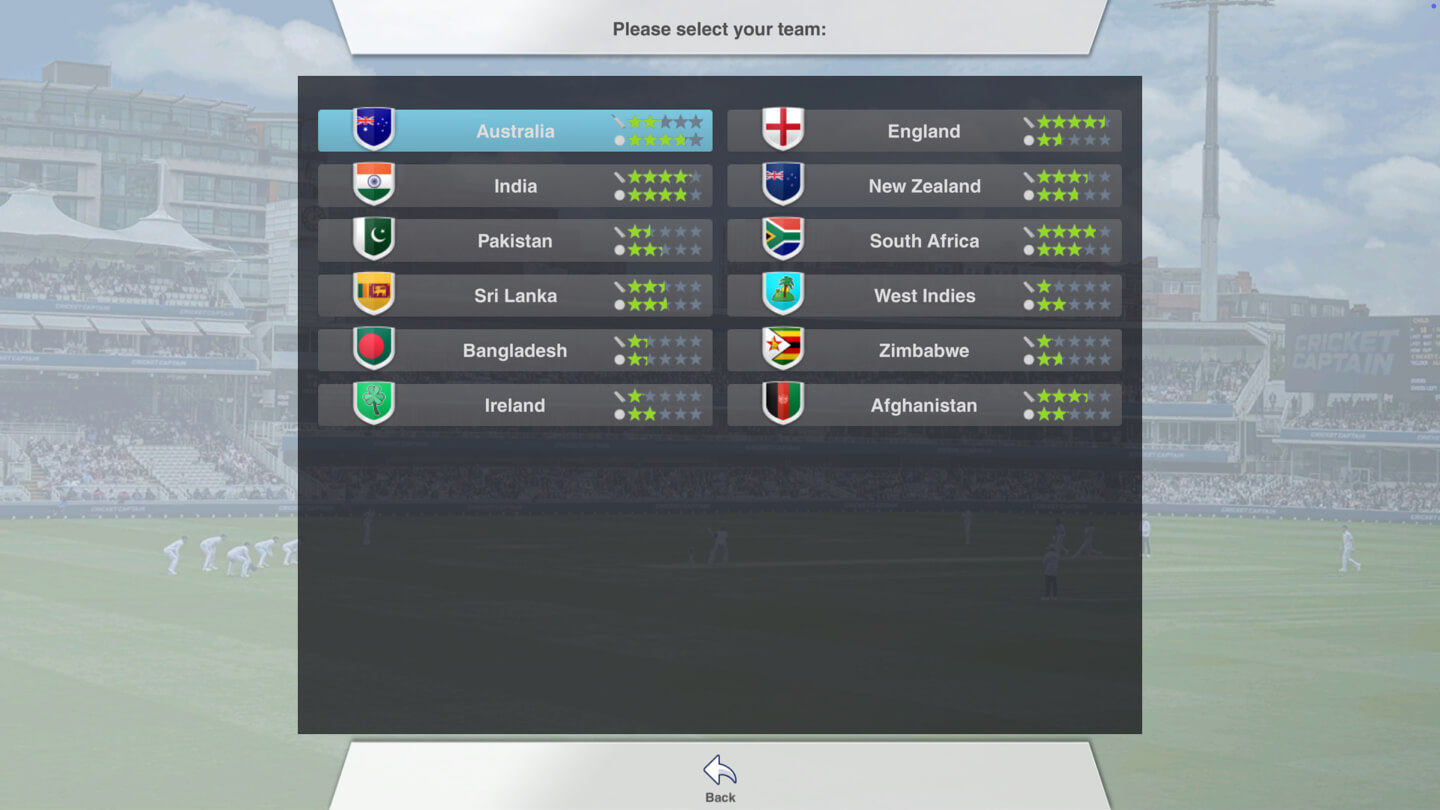The width and height of the screenshot is (1440, 810).
Task: Select Australia as your team
Action: (x=515, y=131)
